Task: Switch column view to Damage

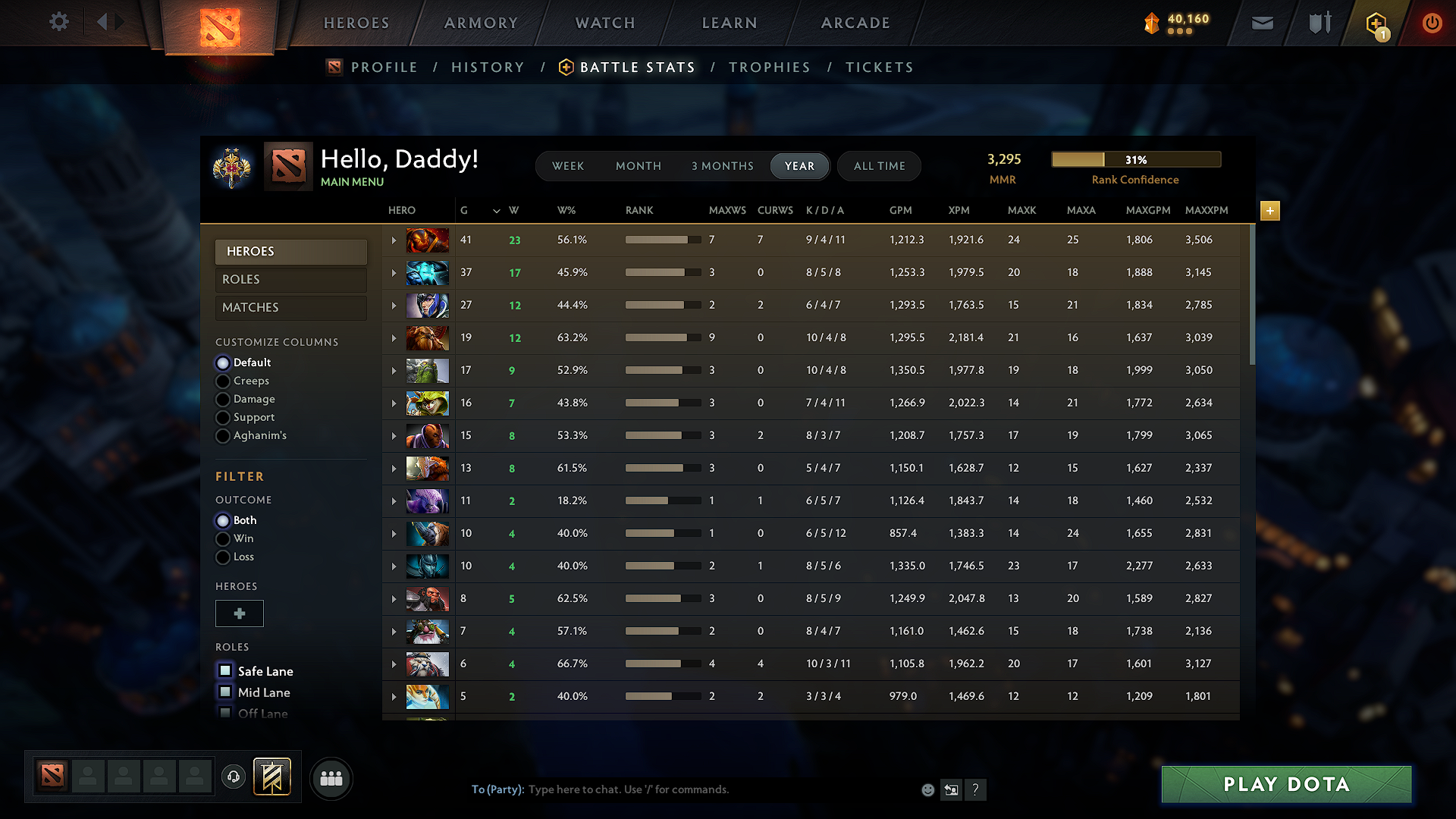Action: point(223,399)
